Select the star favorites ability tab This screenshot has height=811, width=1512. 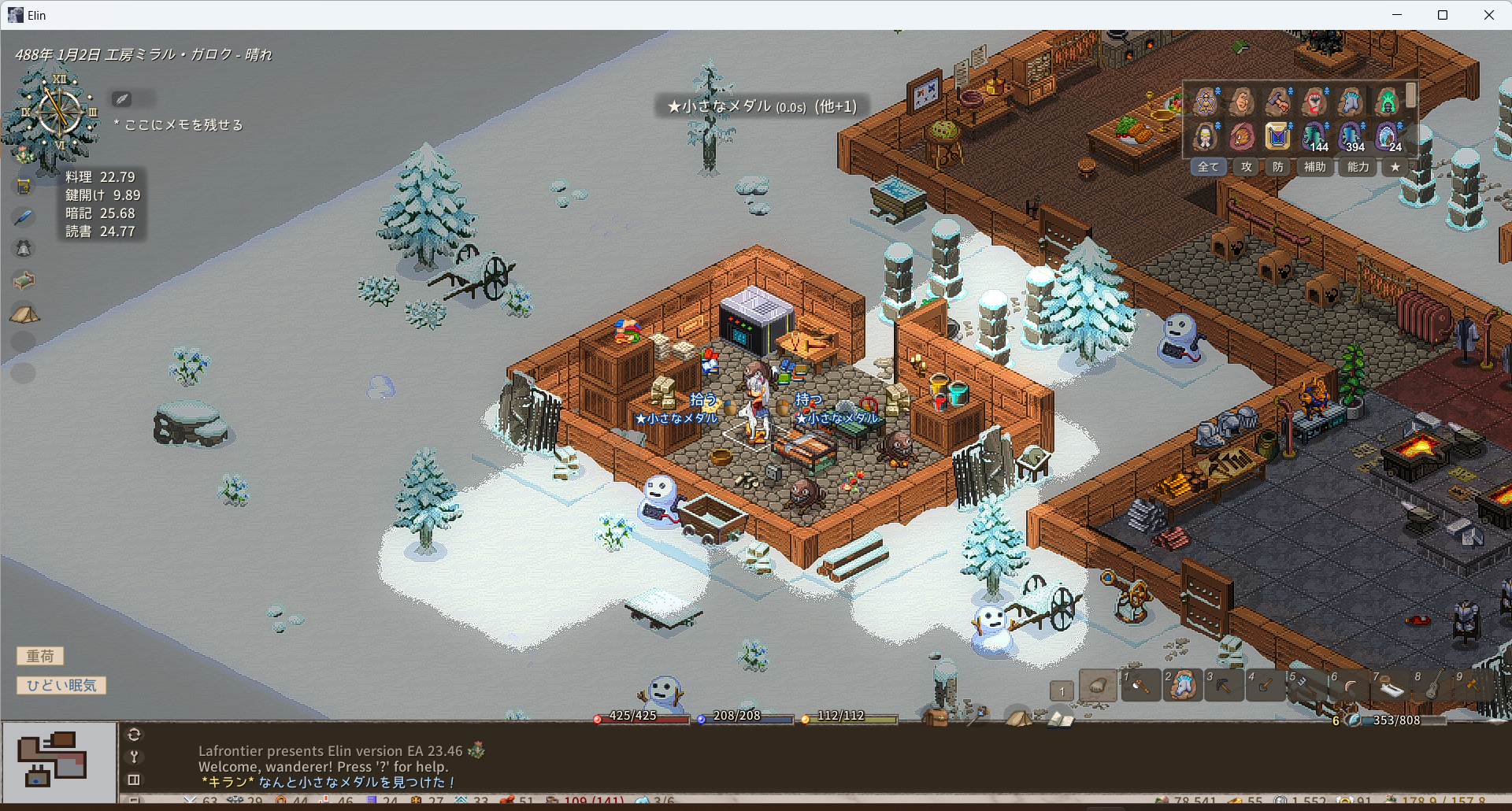point(1395,167)
